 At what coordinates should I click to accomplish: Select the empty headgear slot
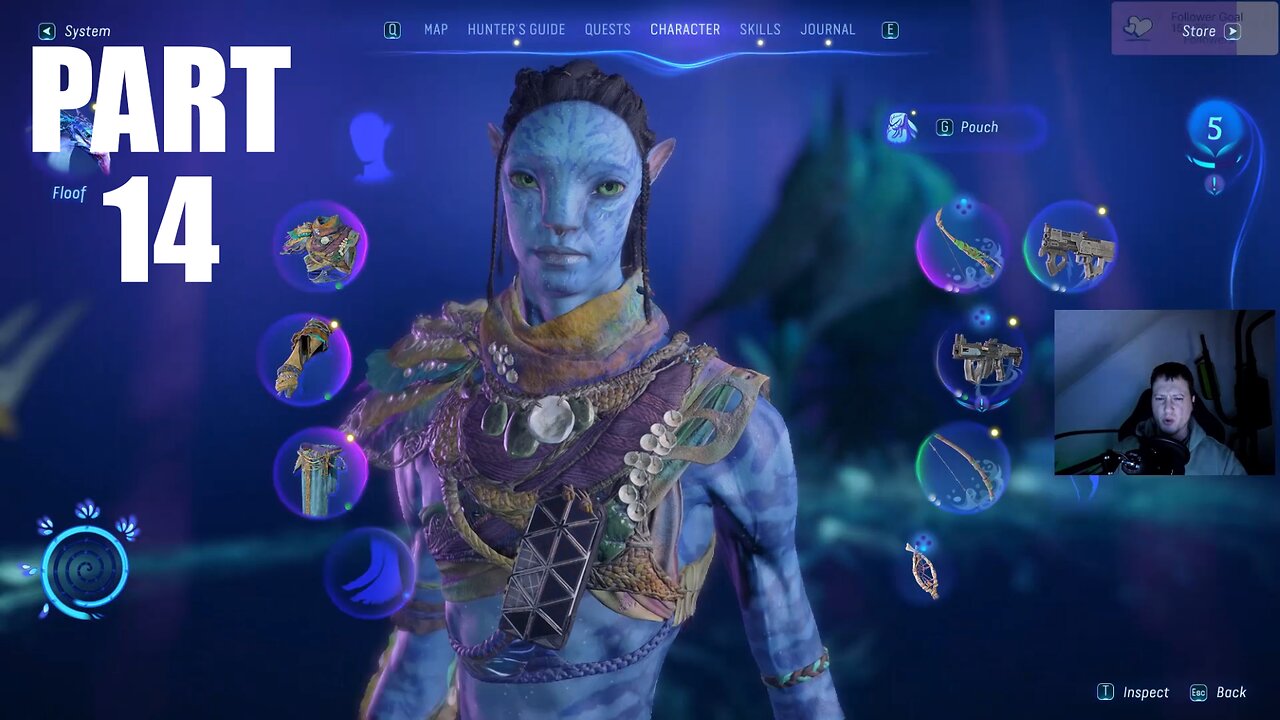(x=371, y=146)
